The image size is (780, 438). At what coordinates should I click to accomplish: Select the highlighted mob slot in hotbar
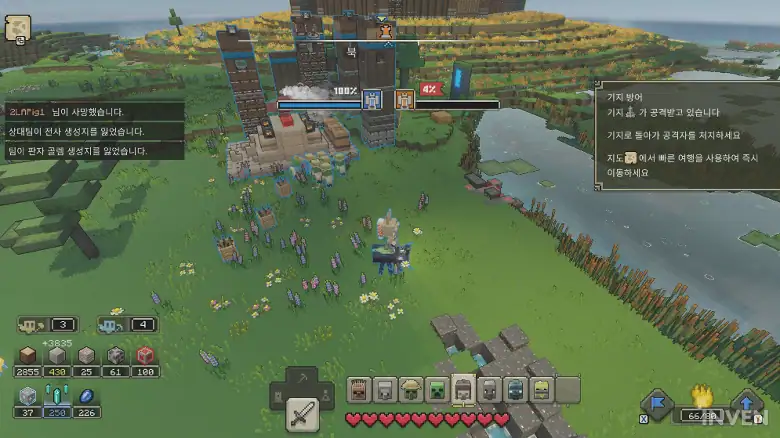coord(463,390)
